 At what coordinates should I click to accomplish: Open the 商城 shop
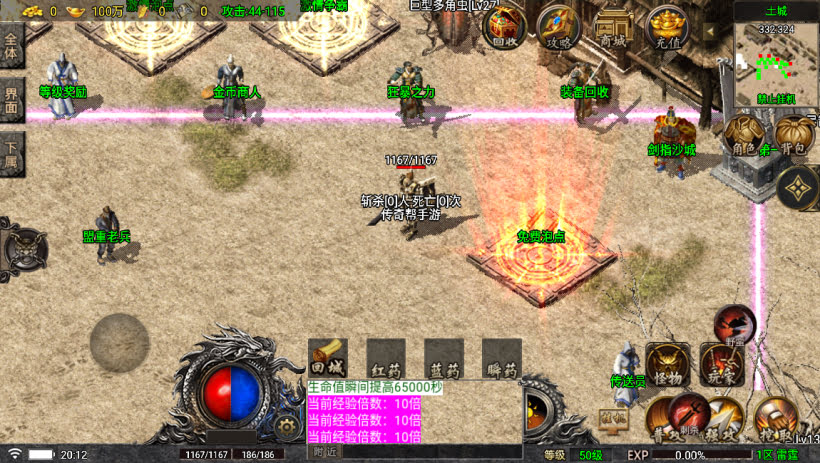pyautogui.click(x=612, y=27)
